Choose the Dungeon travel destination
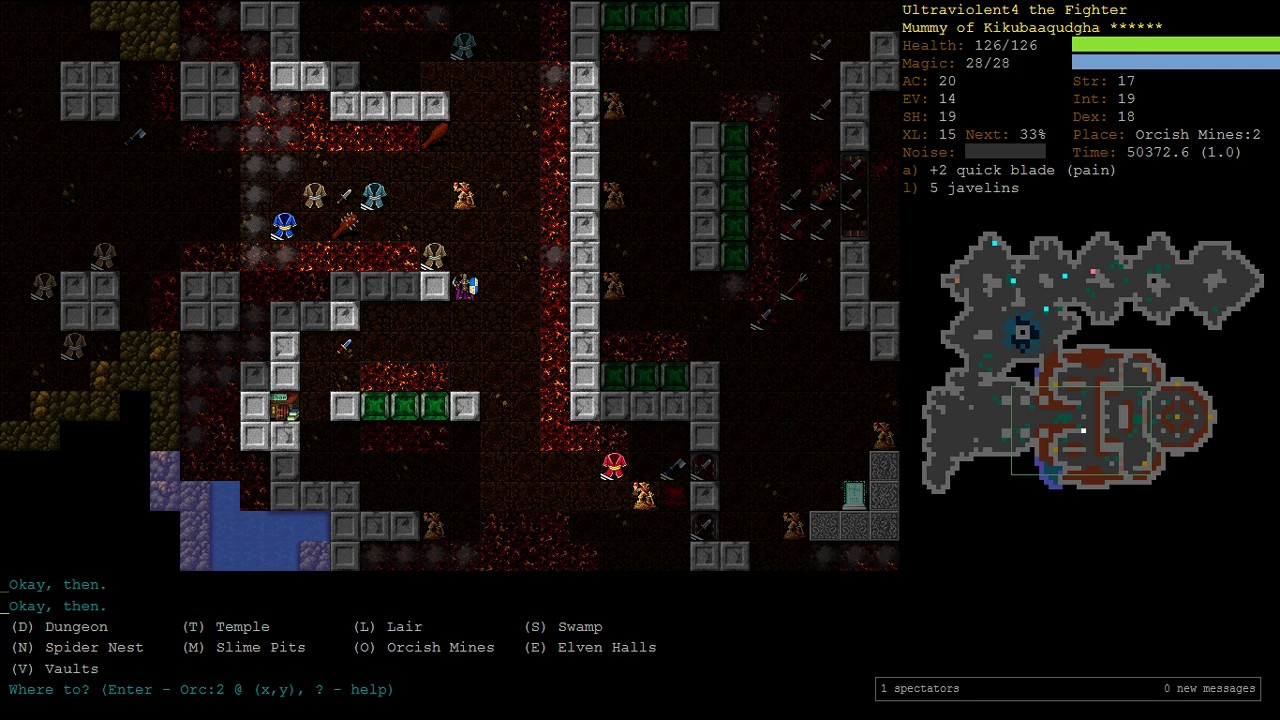The width and height of the screenshot is (1280, 720). (59, 627)
